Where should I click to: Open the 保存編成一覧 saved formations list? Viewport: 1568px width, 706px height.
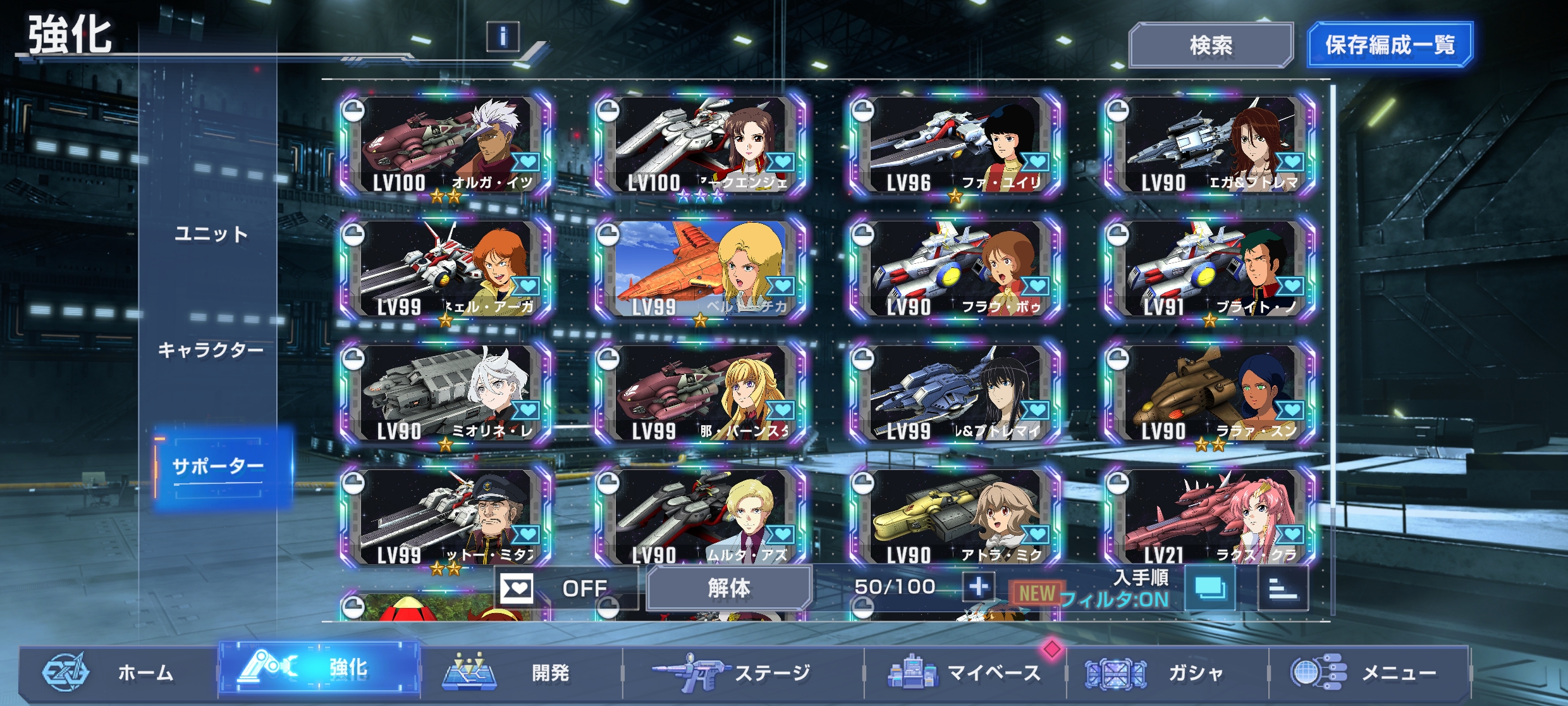click(x=1390, y=46)
